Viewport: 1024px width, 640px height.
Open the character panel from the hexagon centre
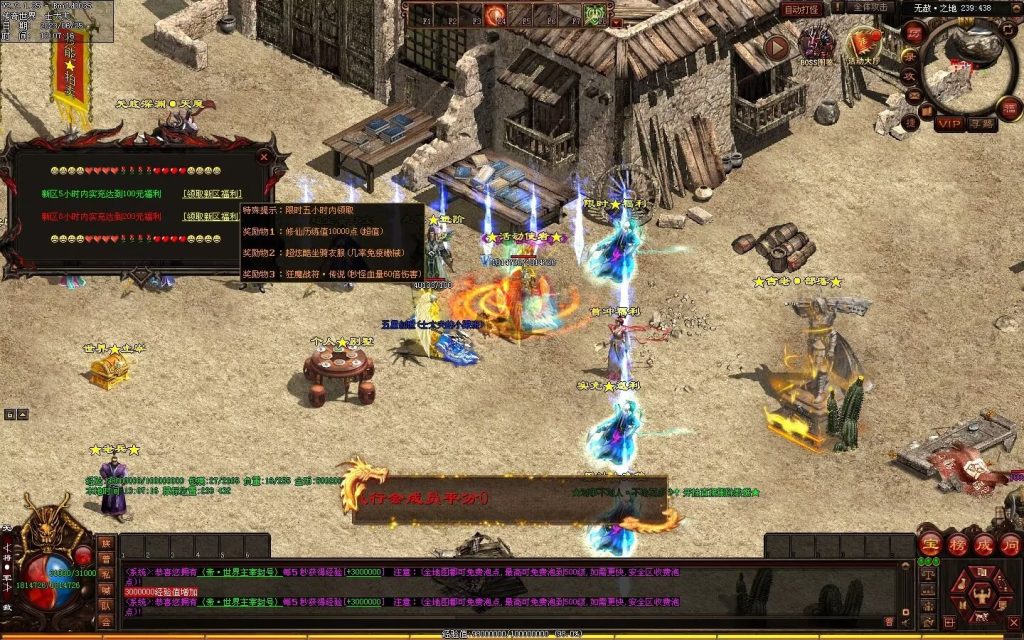[980, 592]
